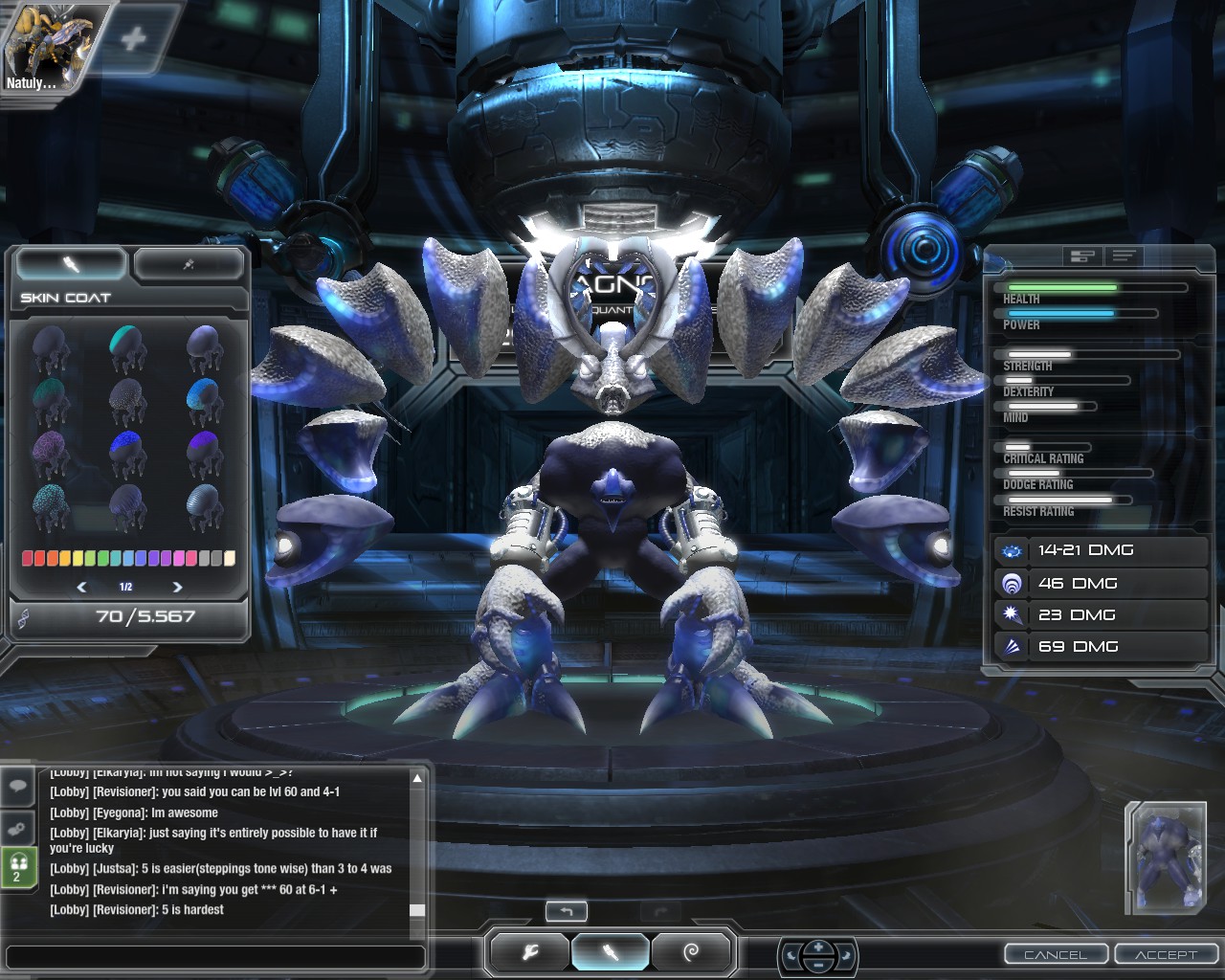Click the undo arrow above the toolbar
Screen dimensions: 1225x980
(567, 911)
